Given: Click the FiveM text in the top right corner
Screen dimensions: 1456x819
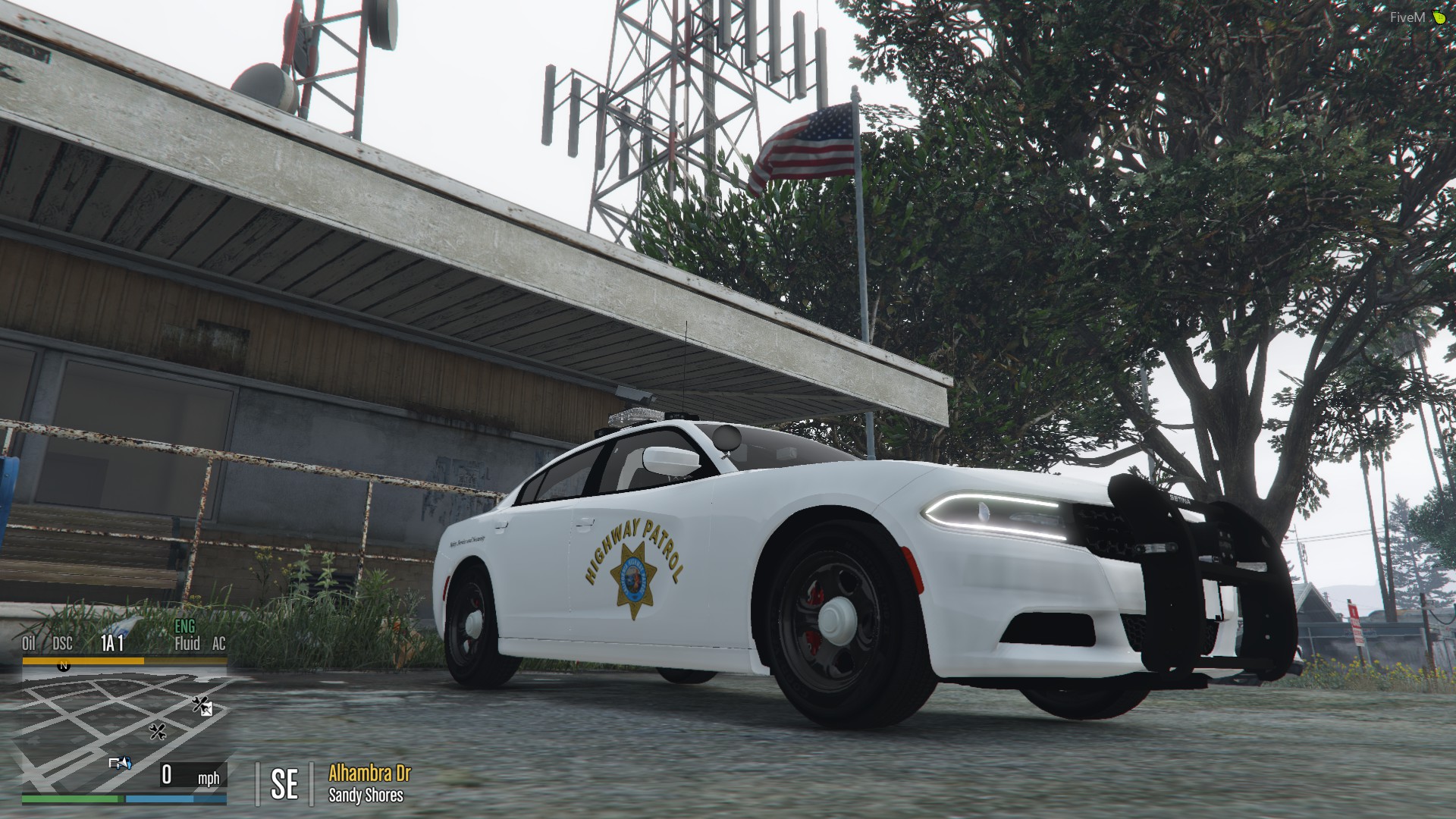Looking at the screenshot, I should [x=1409, y=17].
